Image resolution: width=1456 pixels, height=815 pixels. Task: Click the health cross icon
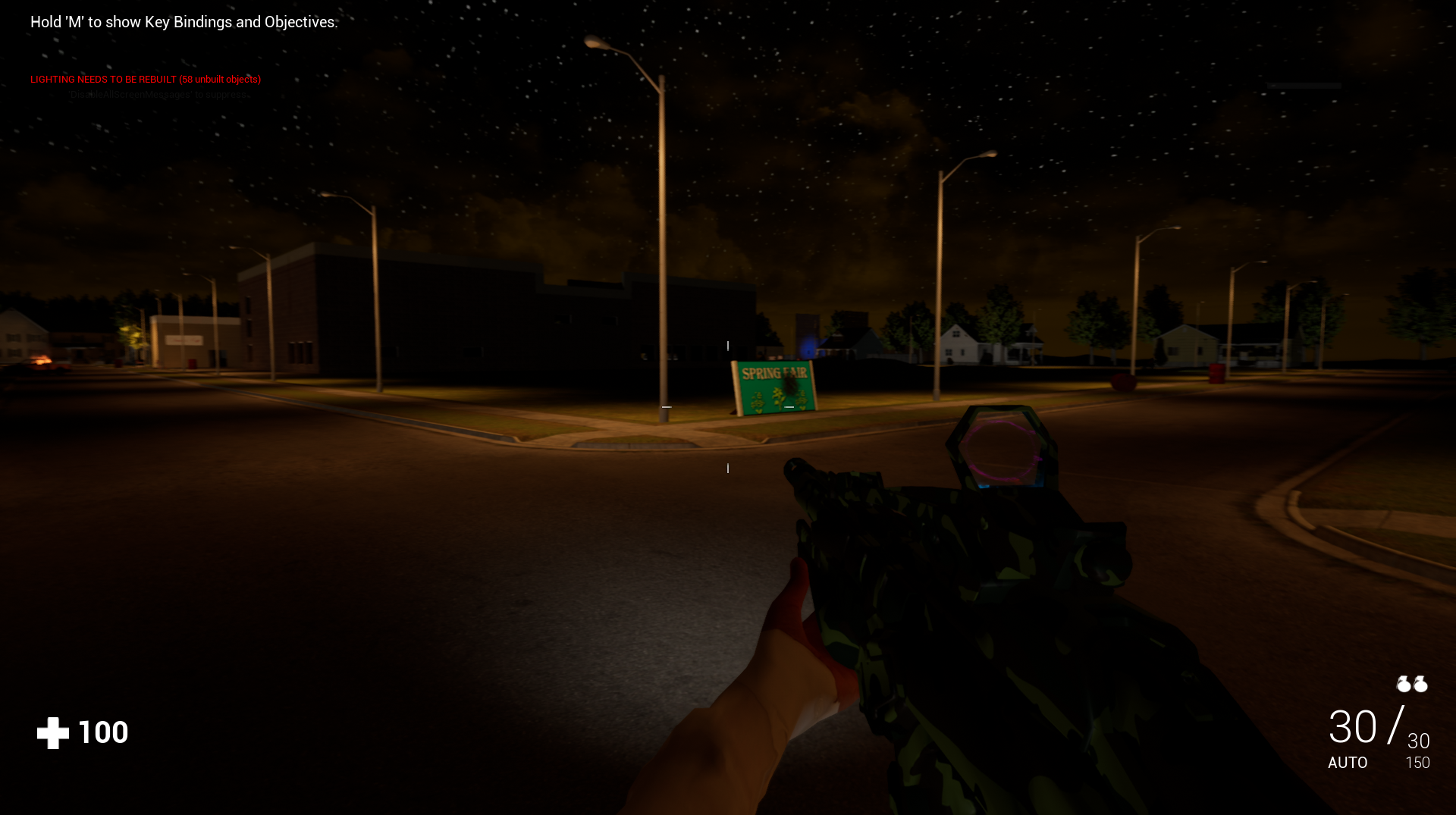click(x=53, y=731)
